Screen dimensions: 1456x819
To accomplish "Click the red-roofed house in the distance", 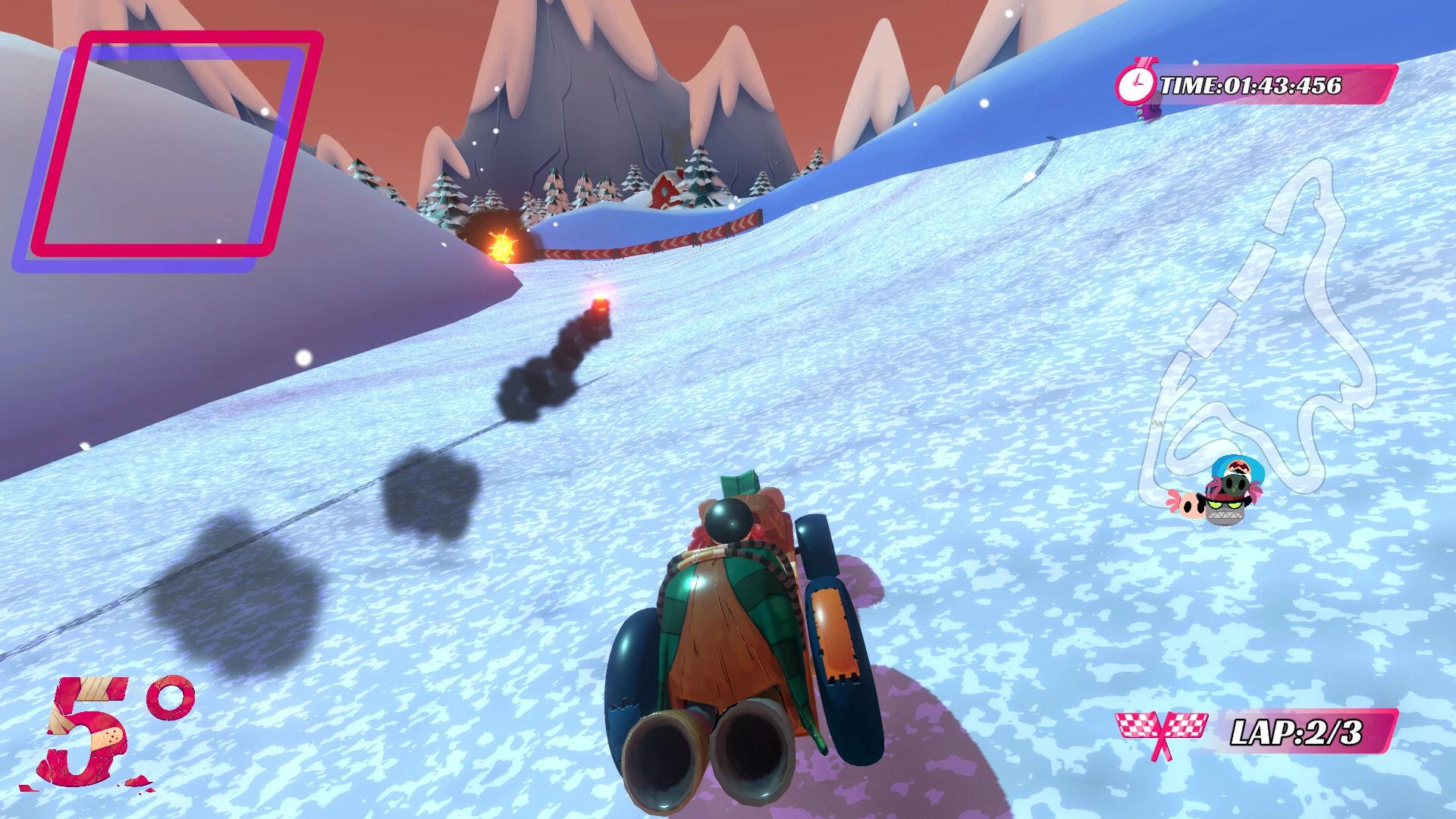I will 664,190.
